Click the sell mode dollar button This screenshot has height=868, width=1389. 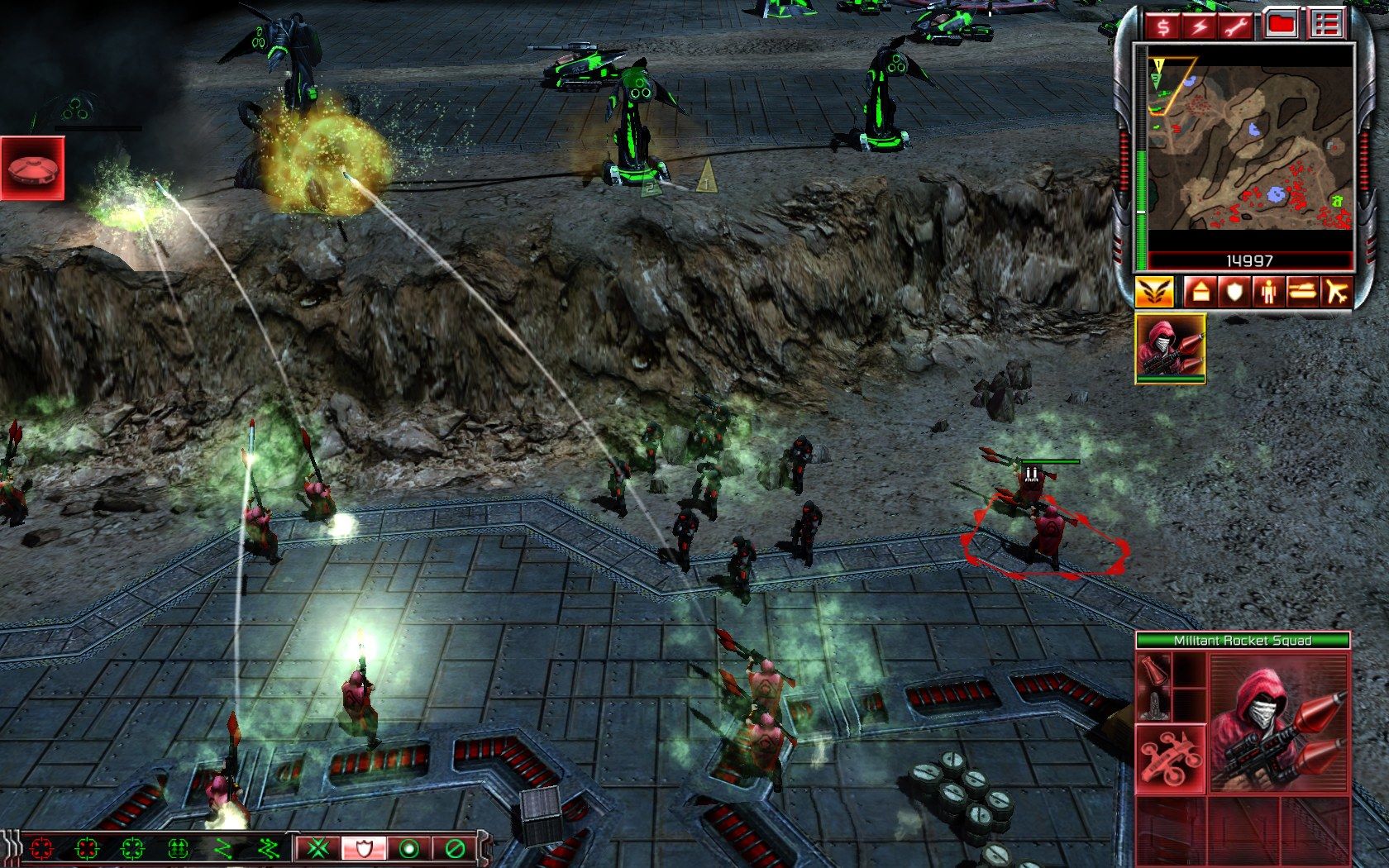1163,26
